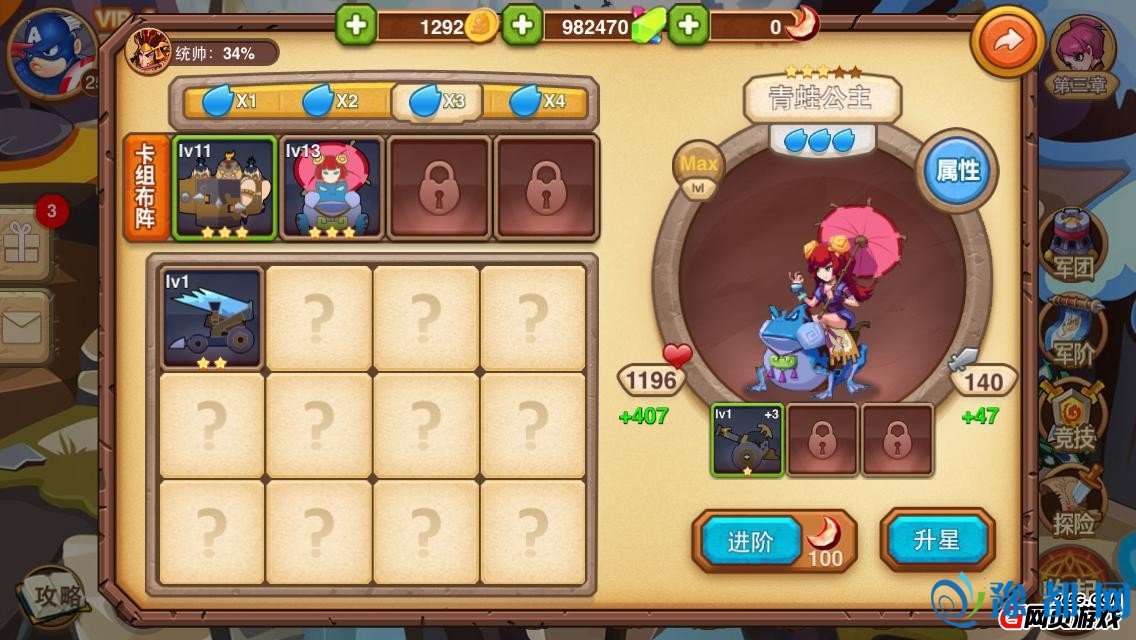Image resolution: width=1136 pixels, height=640 pixels.
Task: Open the 第三章 chapter three portrait
Action: pyautogui.click(x=1082, y=57)
